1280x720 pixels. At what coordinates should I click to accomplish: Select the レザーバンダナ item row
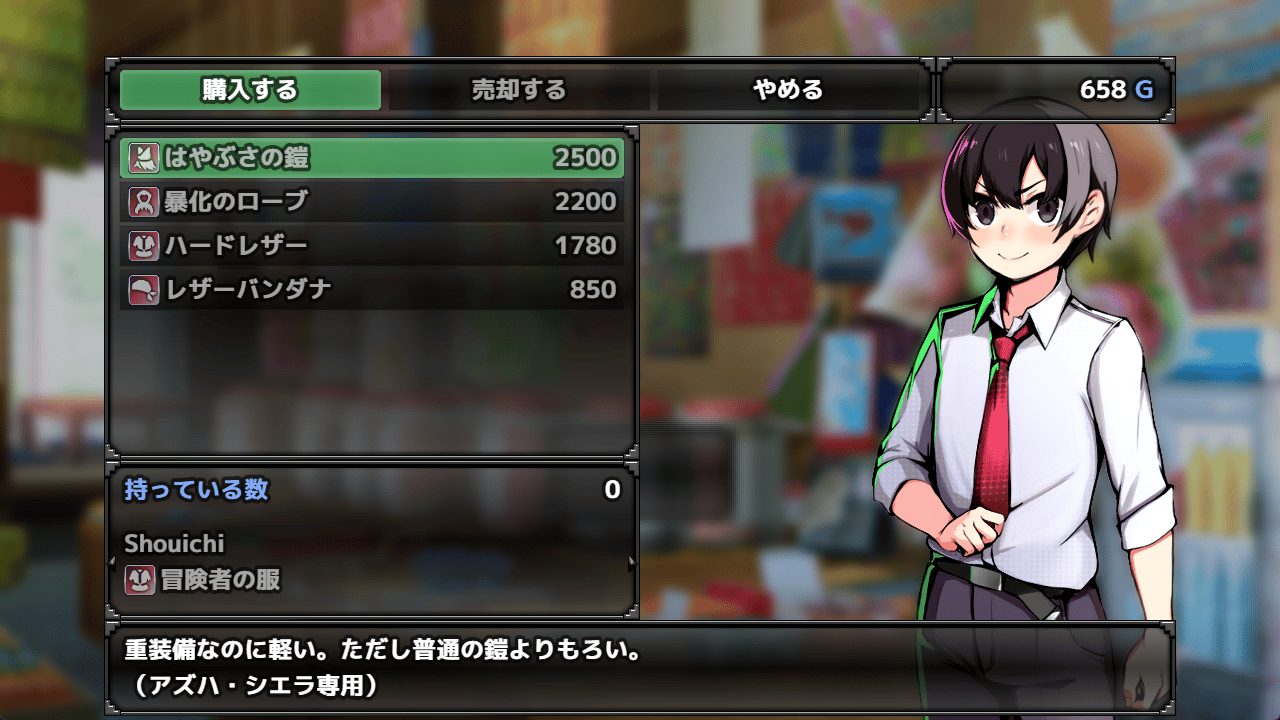(372, 290)
